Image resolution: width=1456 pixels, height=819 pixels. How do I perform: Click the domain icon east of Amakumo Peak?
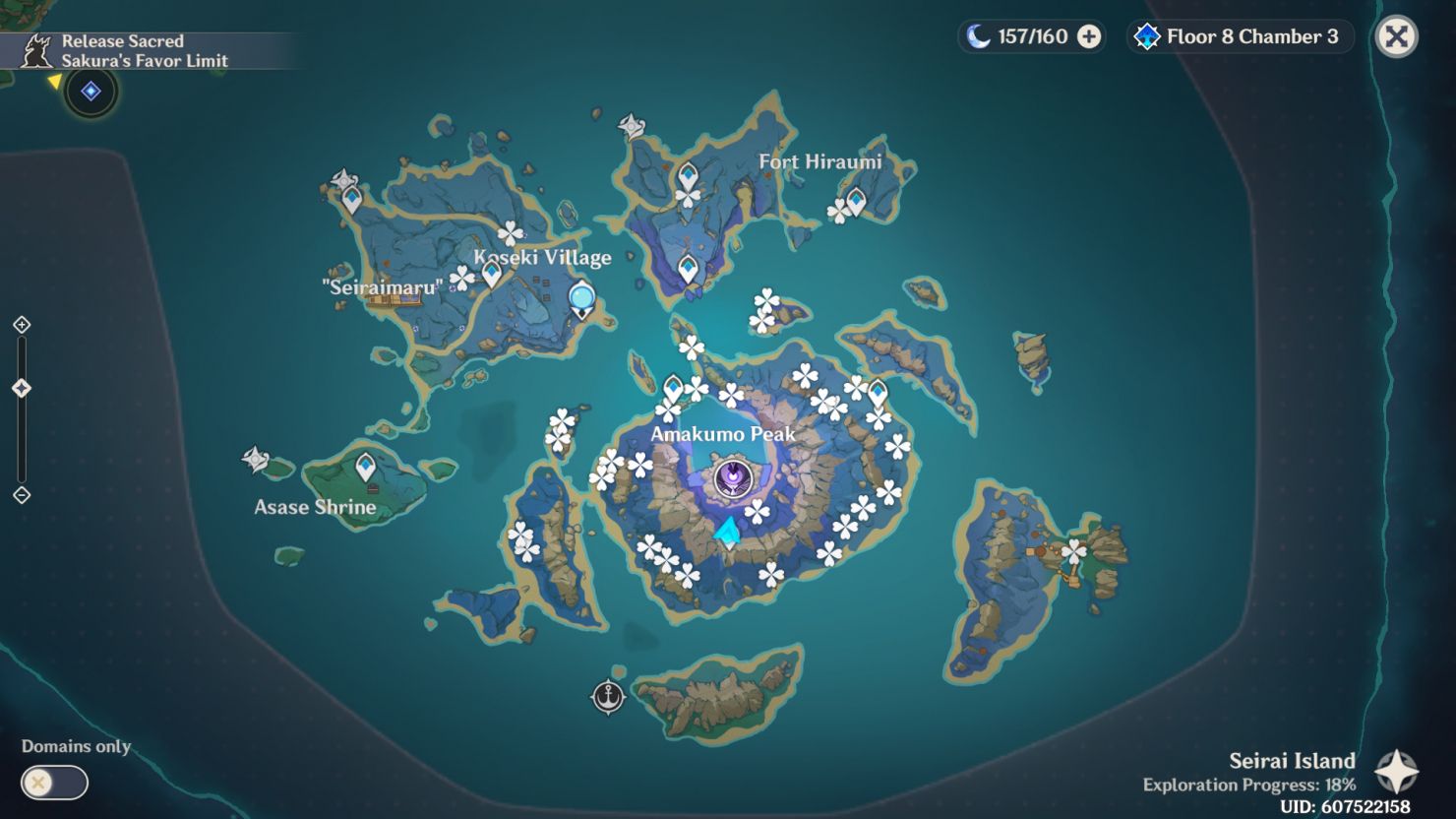876,389
